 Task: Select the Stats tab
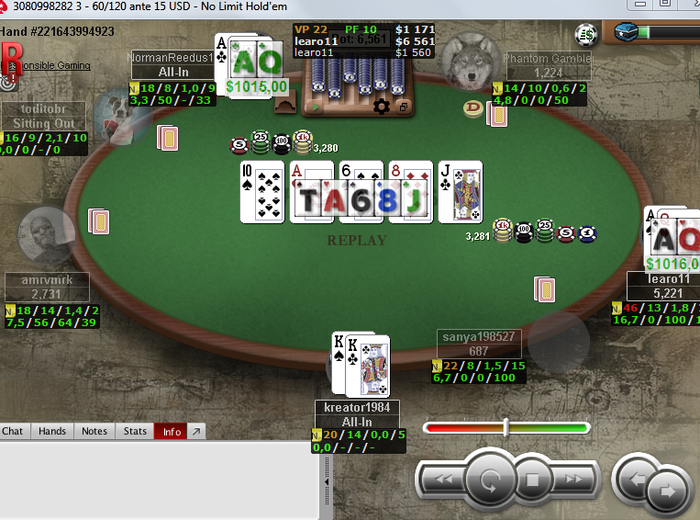click(135, 431)
